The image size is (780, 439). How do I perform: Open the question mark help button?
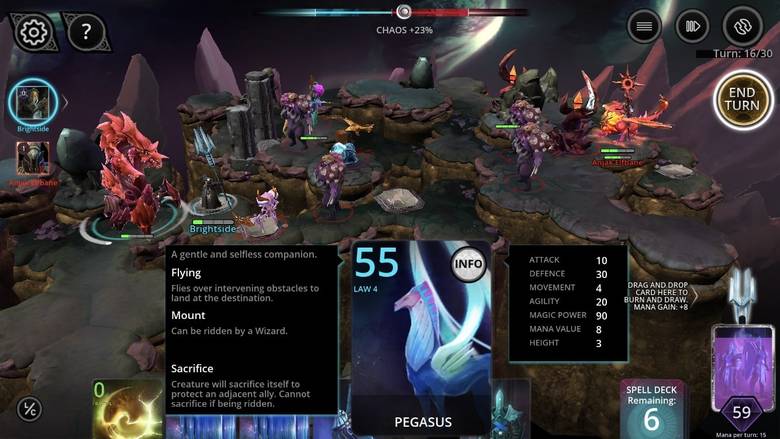(87, 32)
